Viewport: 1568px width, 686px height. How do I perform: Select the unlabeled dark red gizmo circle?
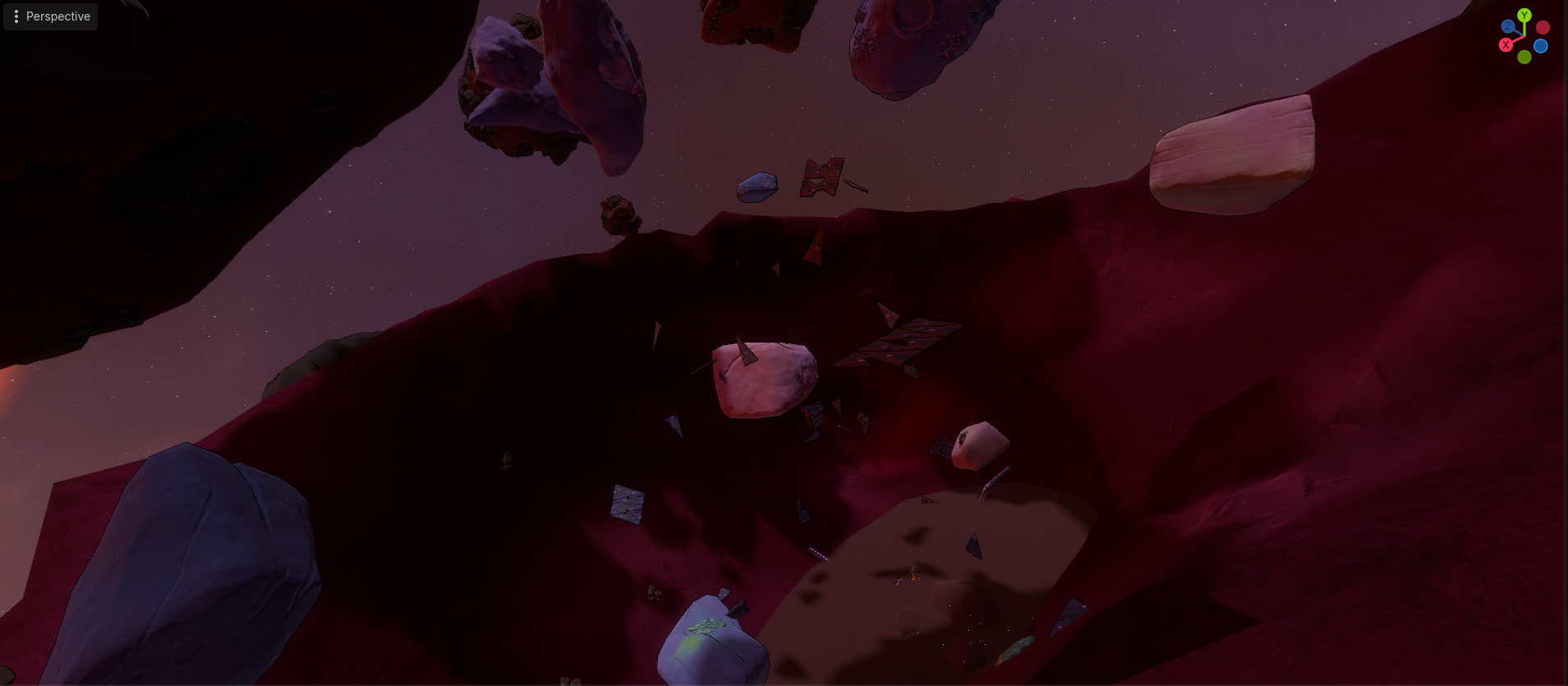pyautogui.click(x=1543, y=28)
